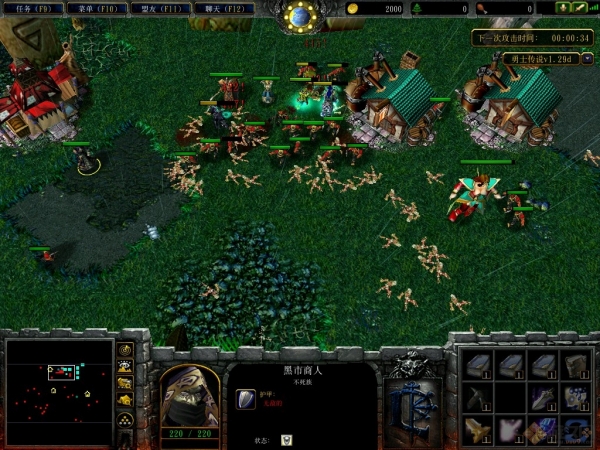Buy the steel dagger with purple glow
Viewport: 600px width, 450px height.
point(542,398)
